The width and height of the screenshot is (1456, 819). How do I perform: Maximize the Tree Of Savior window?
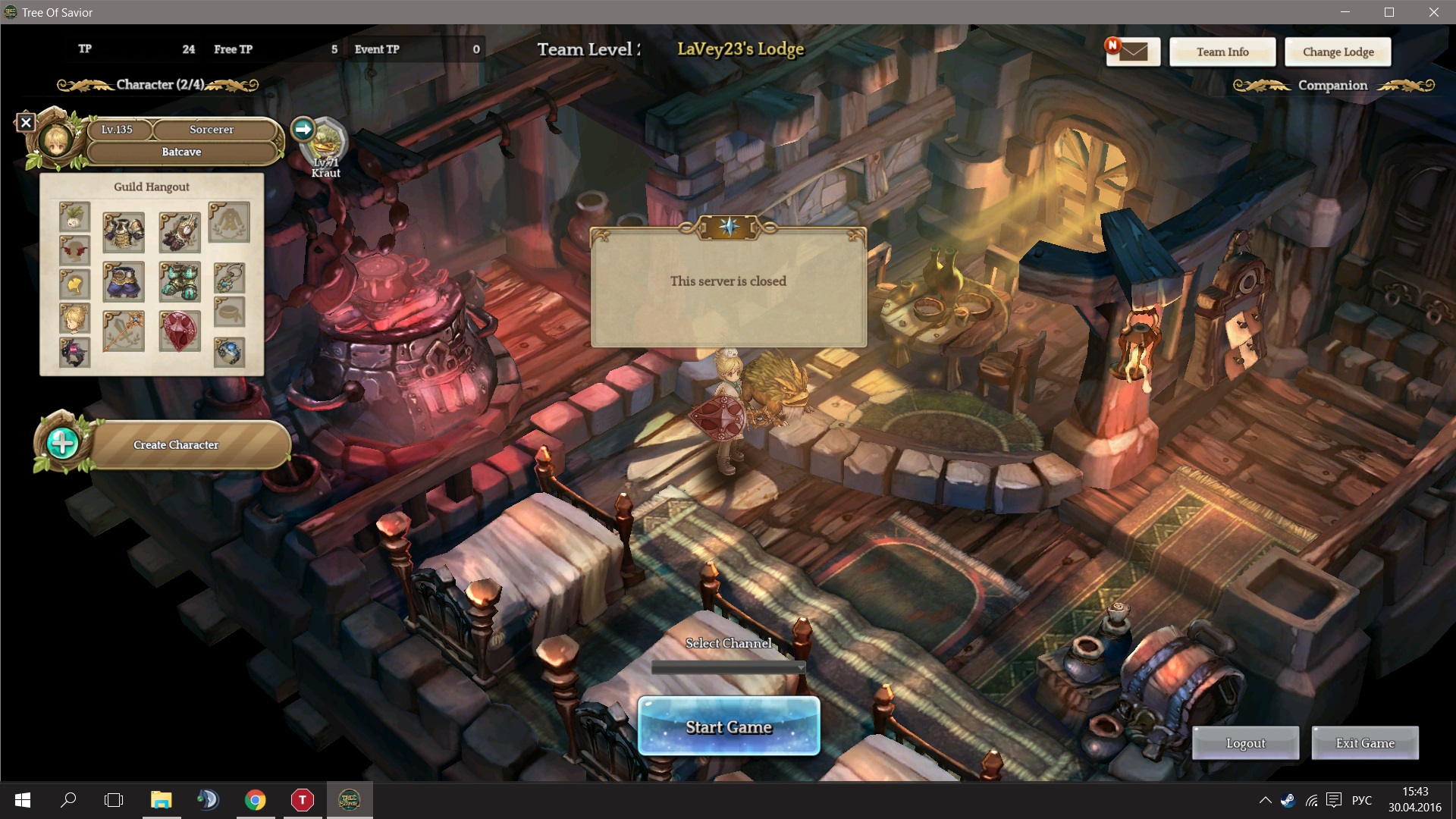[x=1389, y=12]
